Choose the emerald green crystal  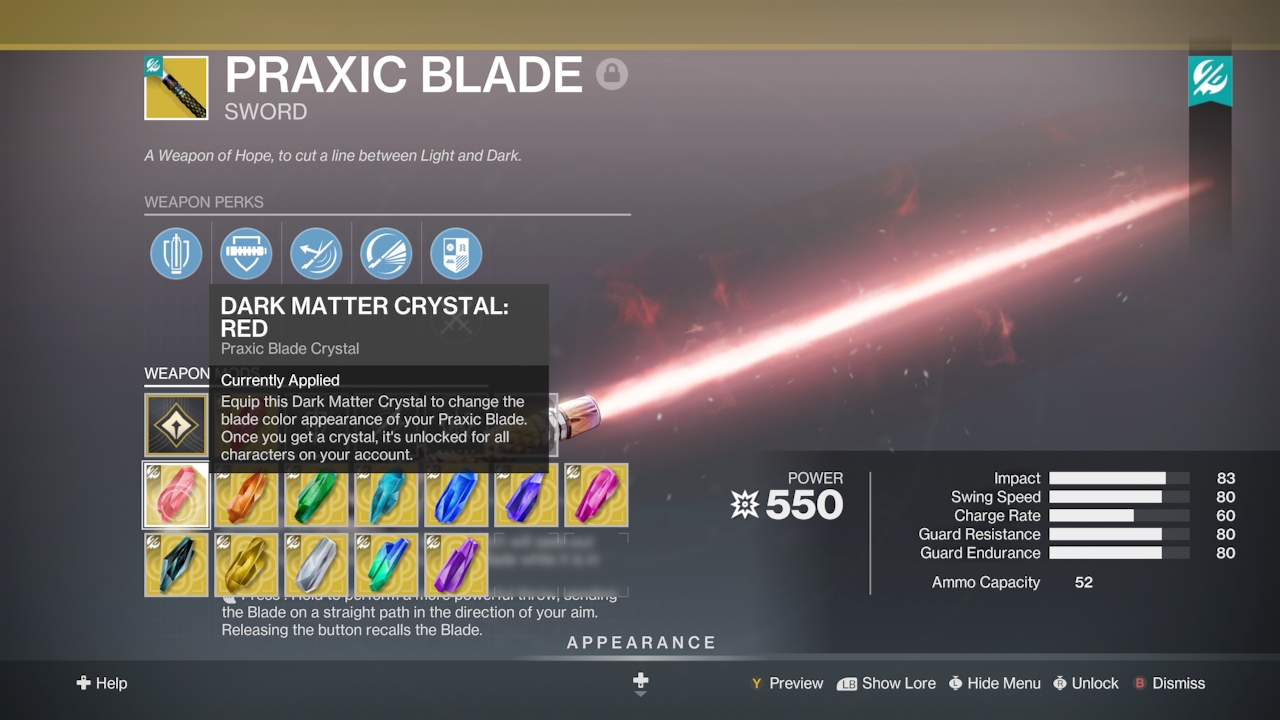point(316,495)
